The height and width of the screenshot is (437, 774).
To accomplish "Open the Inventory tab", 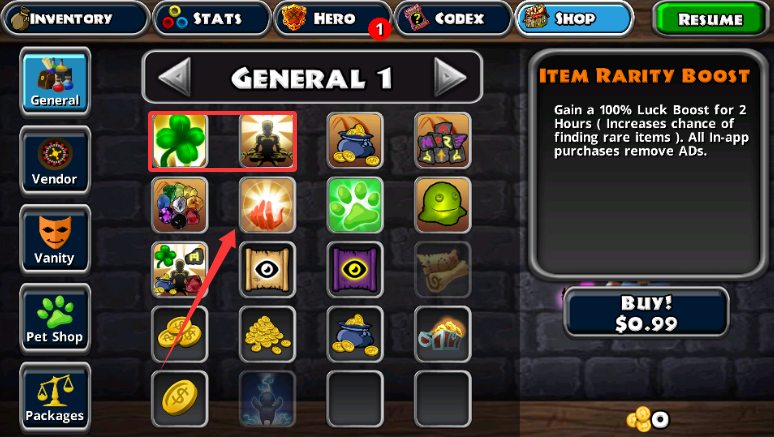I will click(x=74, y=18).
